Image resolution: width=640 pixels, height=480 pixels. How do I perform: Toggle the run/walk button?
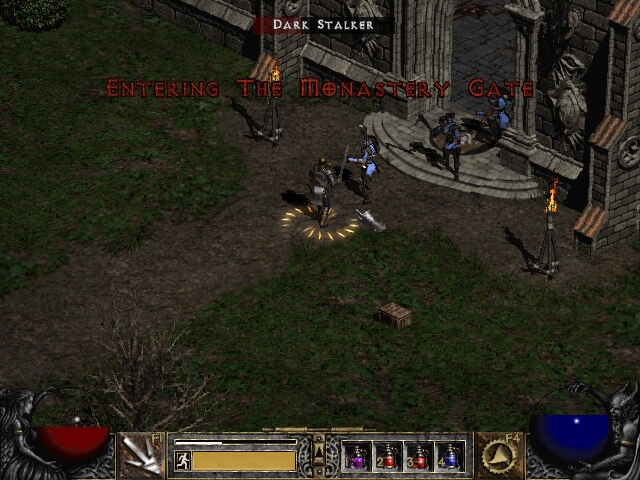pos(182,460)
